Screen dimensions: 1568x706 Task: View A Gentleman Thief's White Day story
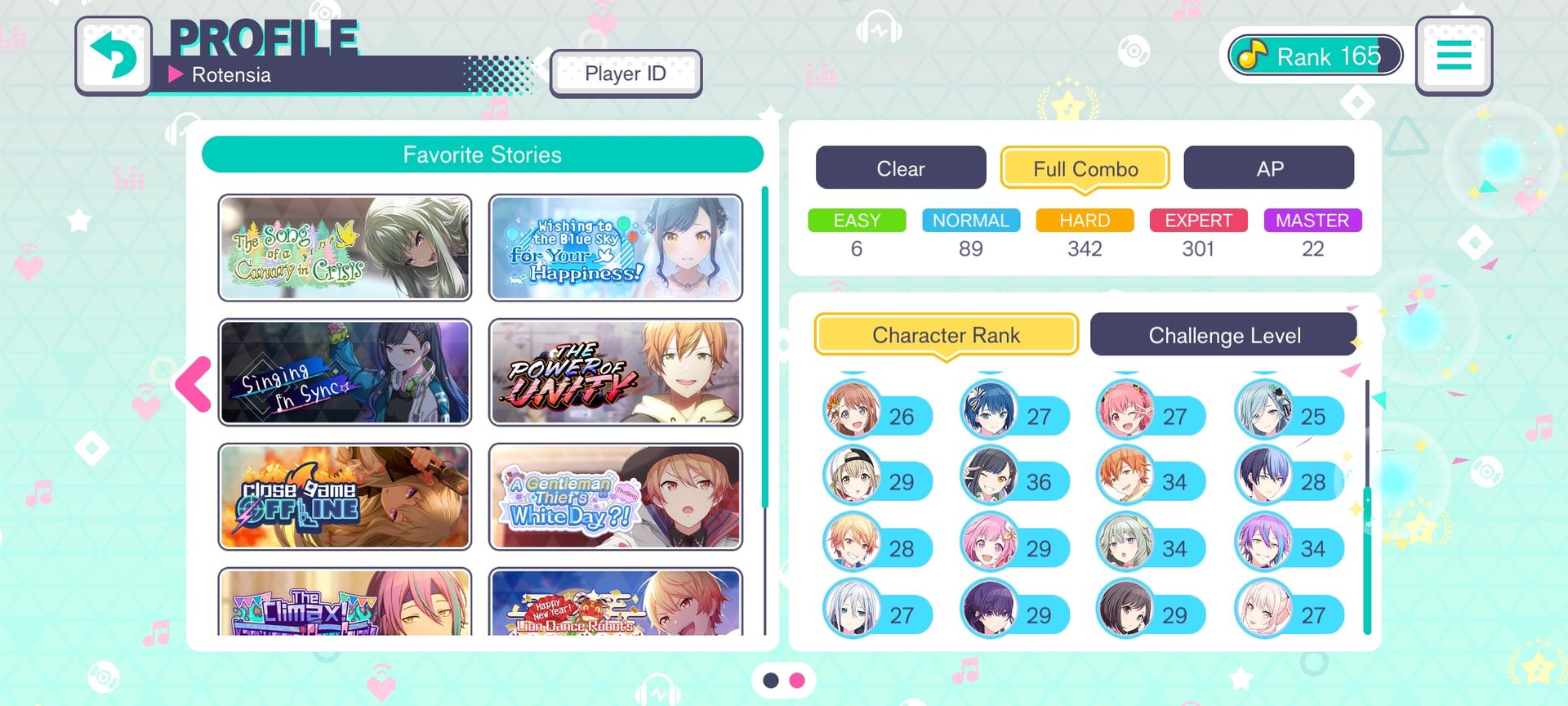click(616, 497)
